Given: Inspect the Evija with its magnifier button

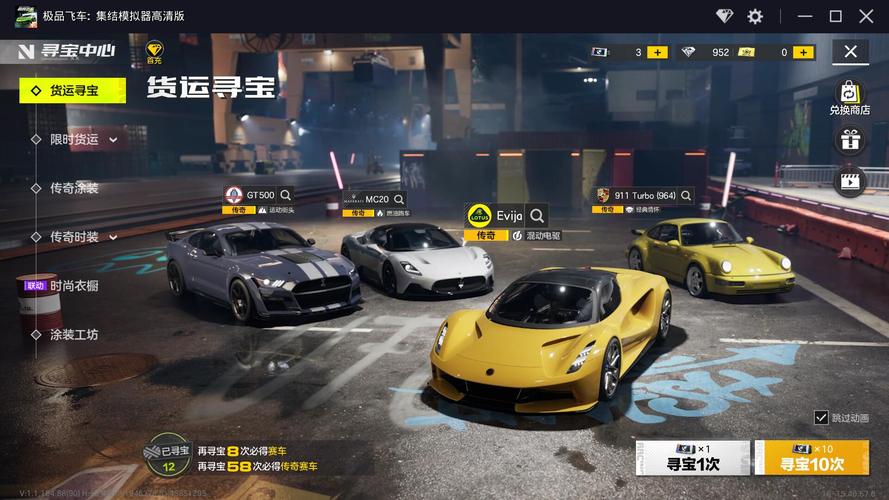Looking at the screenshot, I should click(537, 215).
